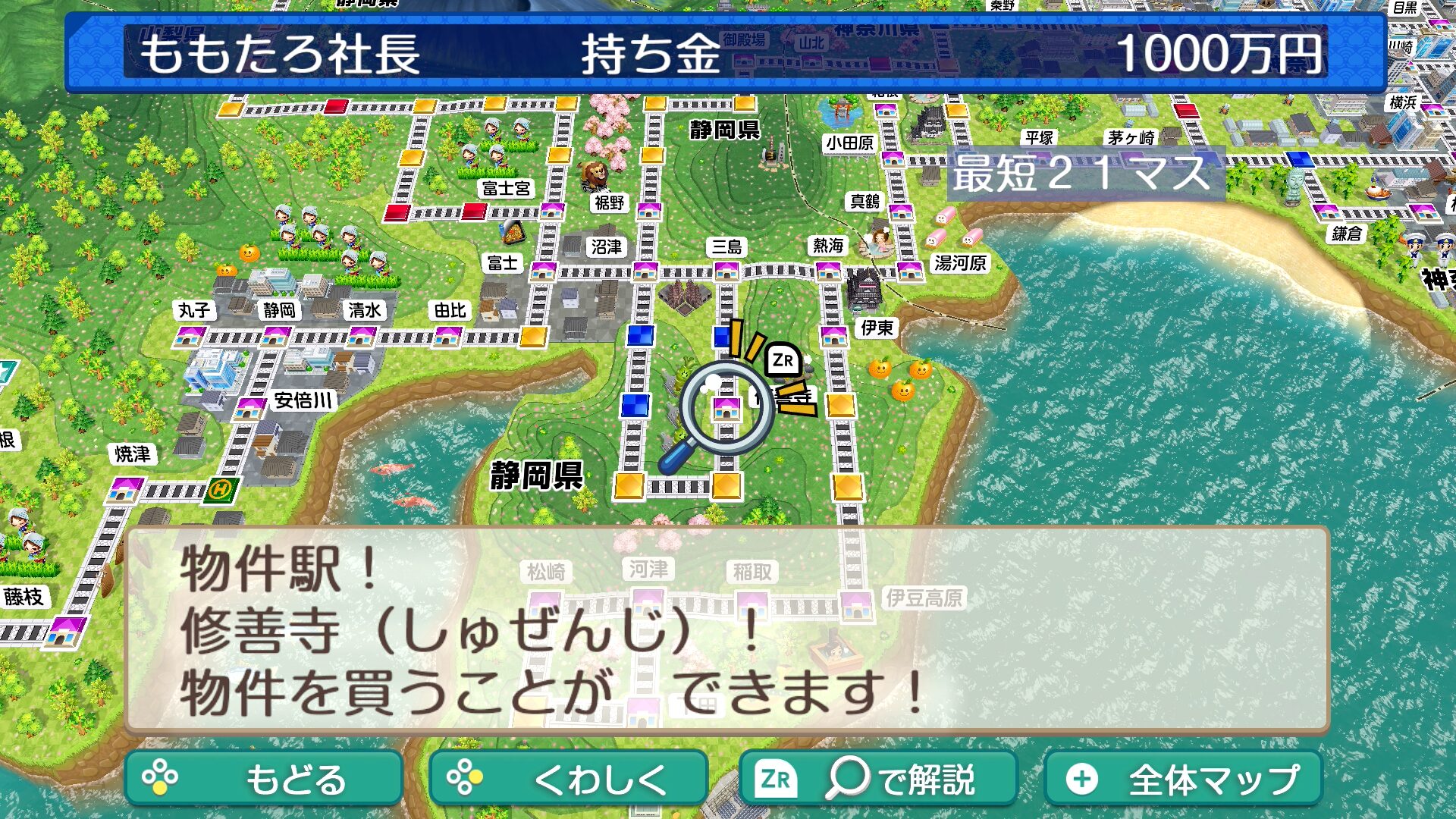Select the 丸子 station tile
The width and height of the screenshot is (1456, 819).
click(x=187, y=335)
